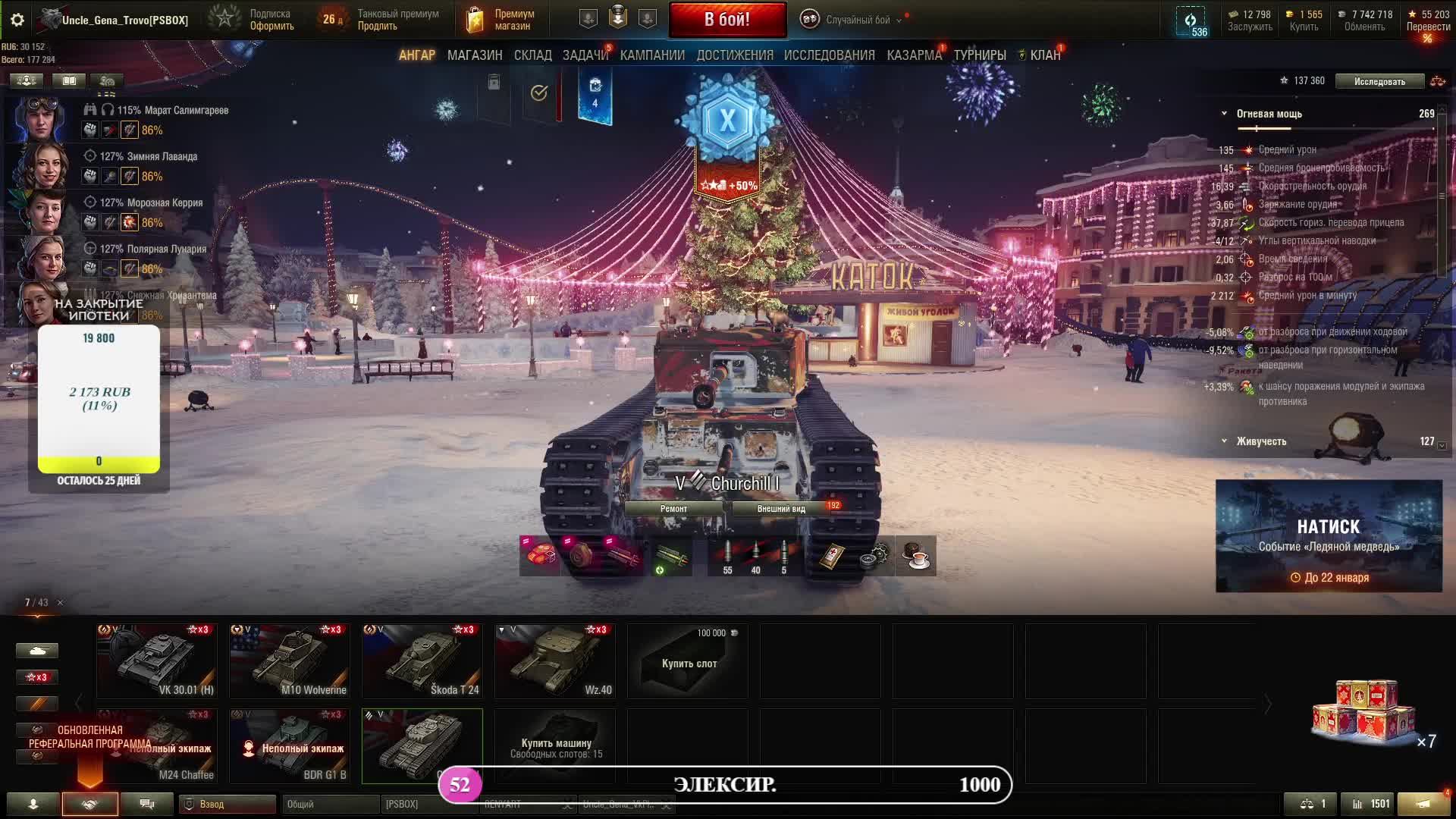Select the M10 Wolverine tank

click(x=289, y=660)
